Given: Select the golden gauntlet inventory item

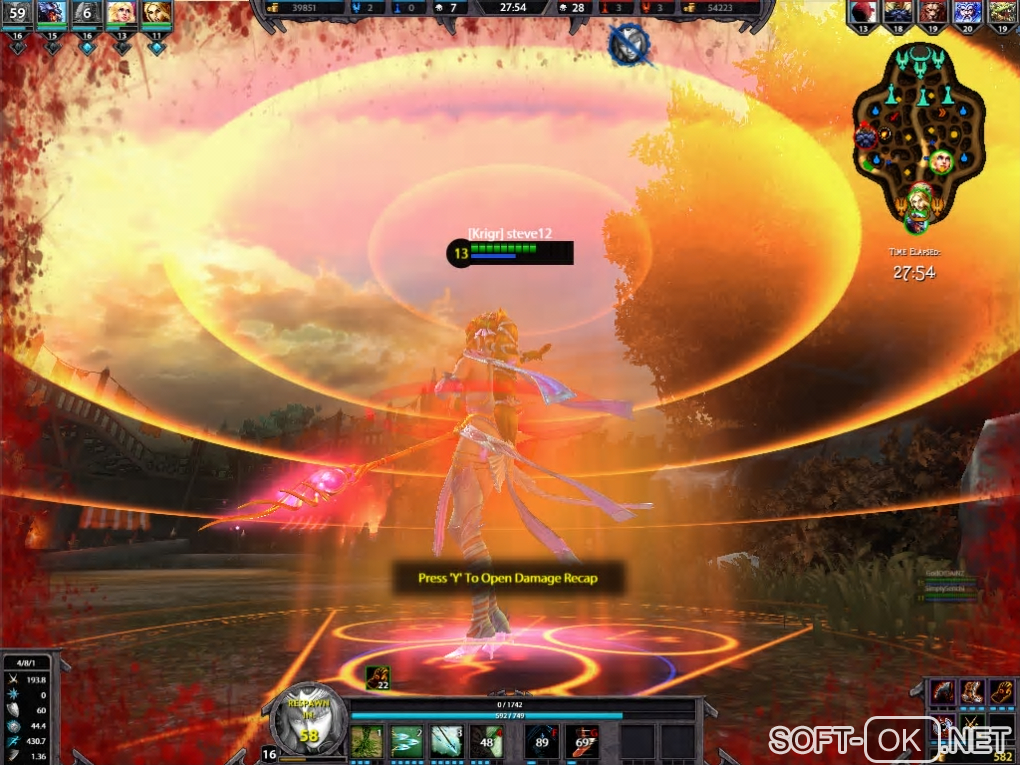Looking at the screenshot, I should click(1003, 692).
